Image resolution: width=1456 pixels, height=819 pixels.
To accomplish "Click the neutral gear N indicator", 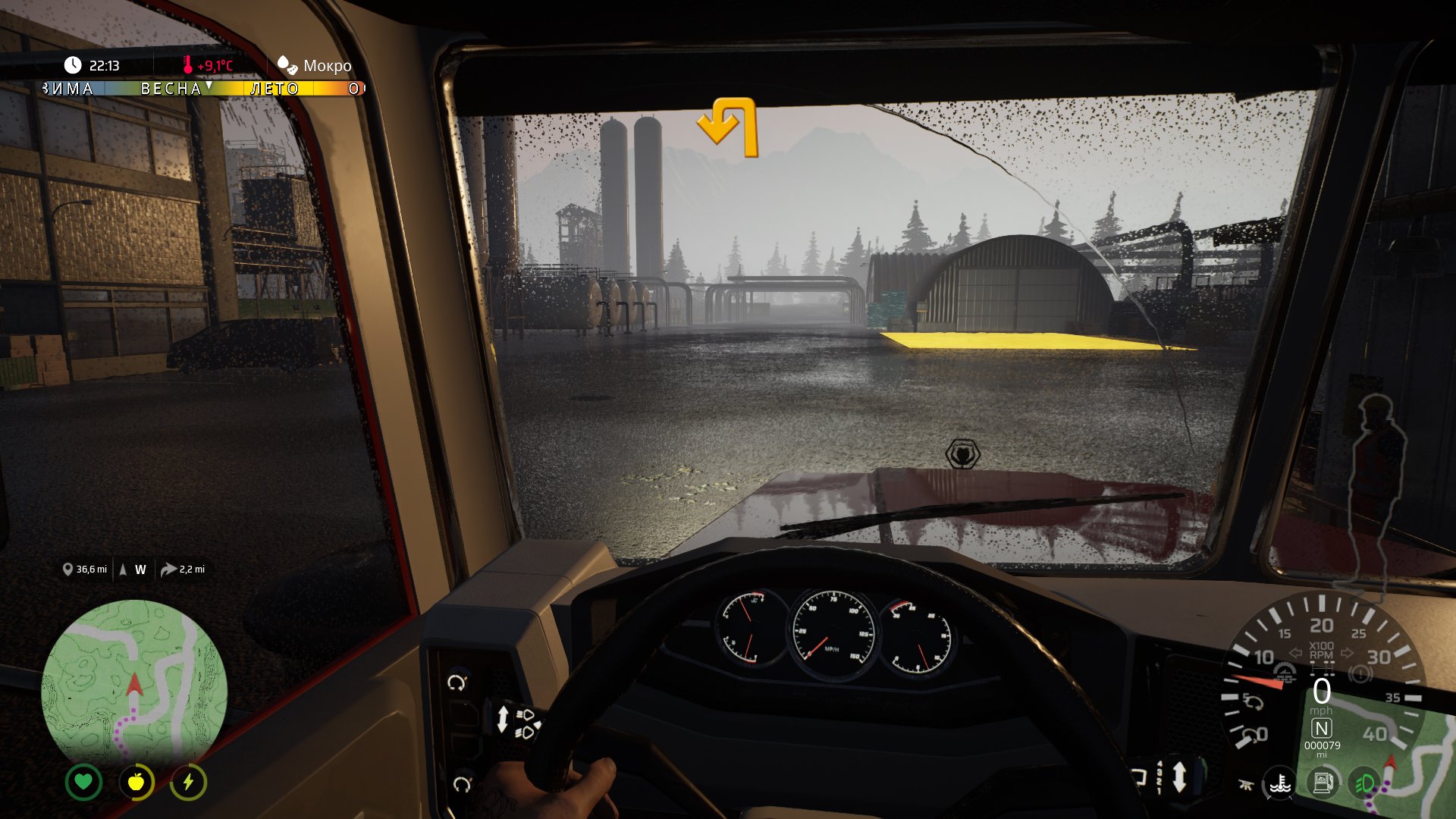I will tap(1321, 729).
